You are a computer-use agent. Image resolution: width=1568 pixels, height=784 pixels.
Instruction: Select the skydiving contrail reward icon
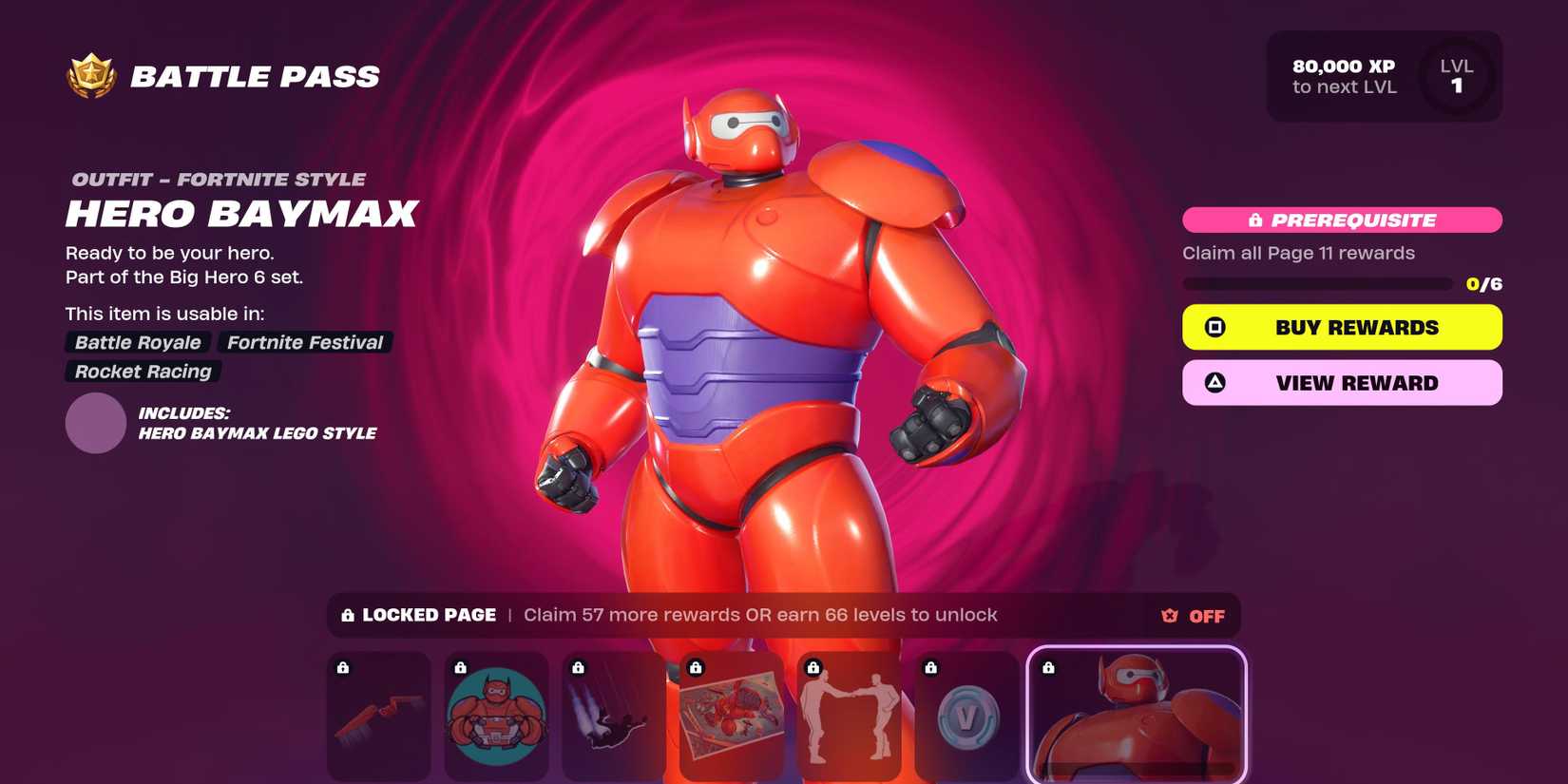coord(614,716)
